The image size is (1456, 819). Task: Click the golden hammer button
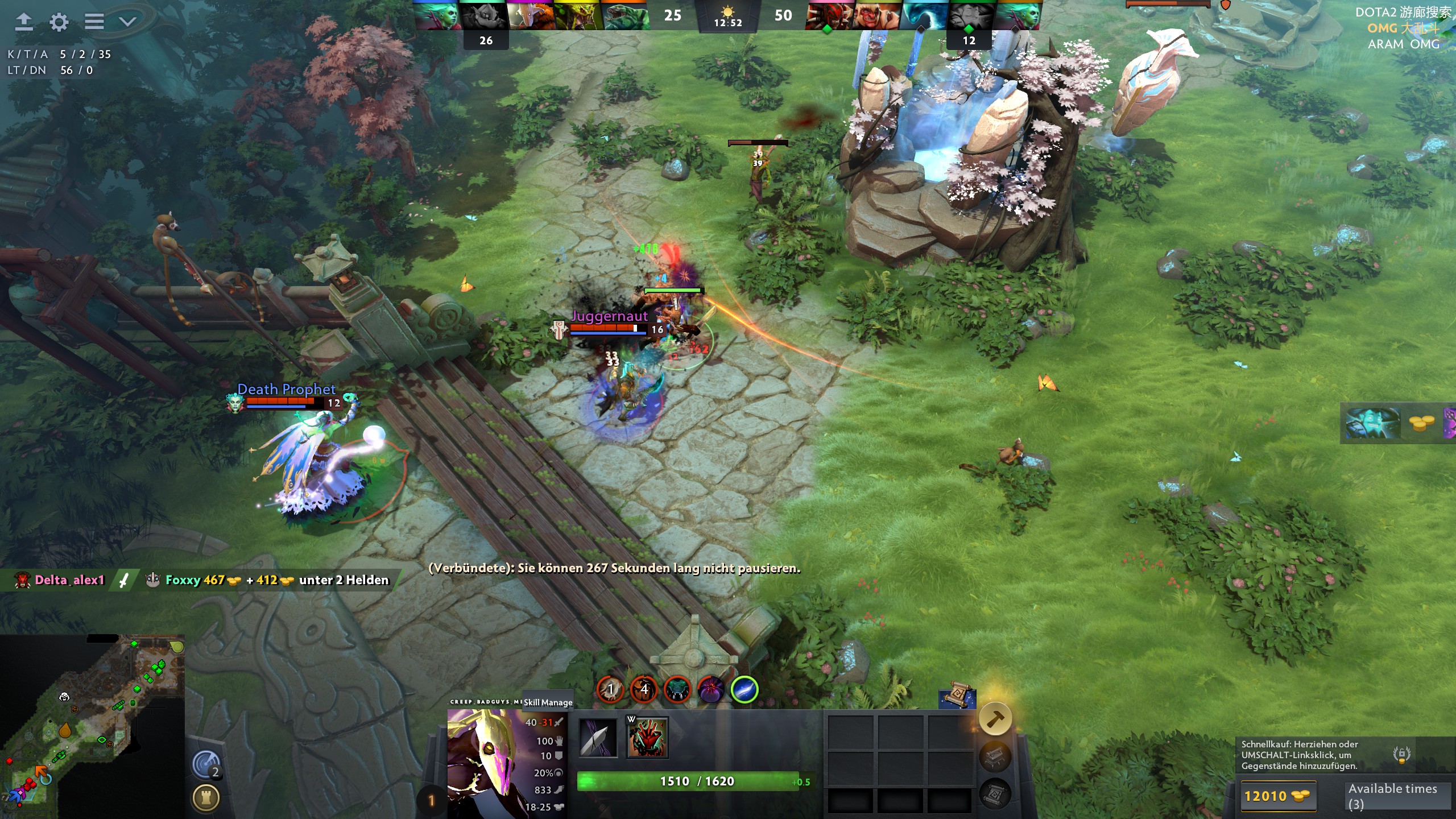click(995, 719)
